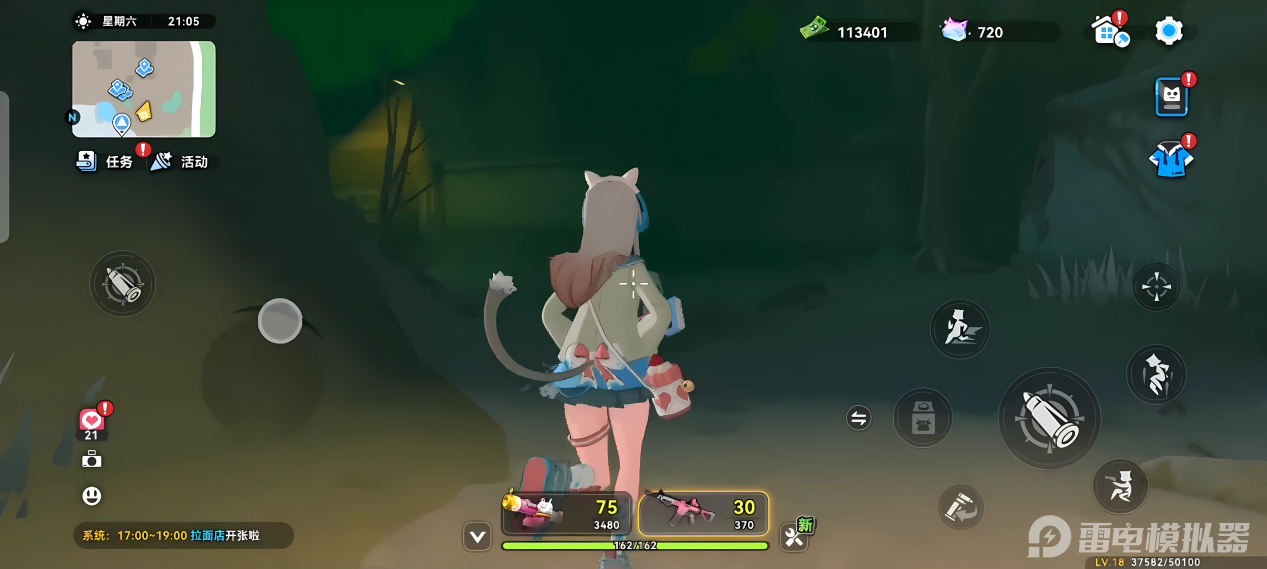Open the wrench tools icon marked 新
This screenshot has height=569, width=1267.
(x=795, y=536)
